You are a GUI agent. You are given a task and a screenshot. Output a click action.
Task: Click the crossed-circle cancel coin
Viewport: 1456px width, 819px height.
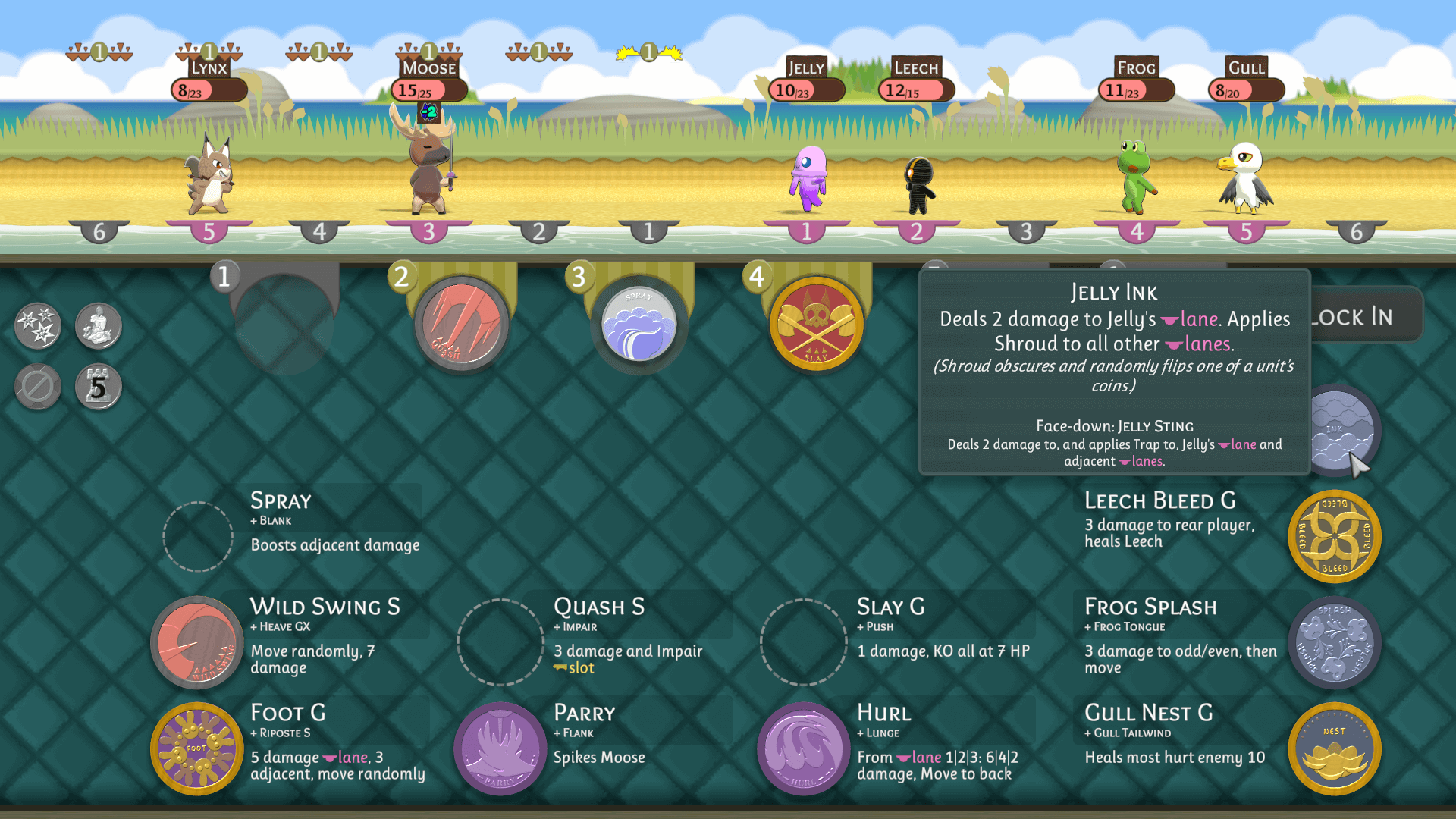pos(38,387)
